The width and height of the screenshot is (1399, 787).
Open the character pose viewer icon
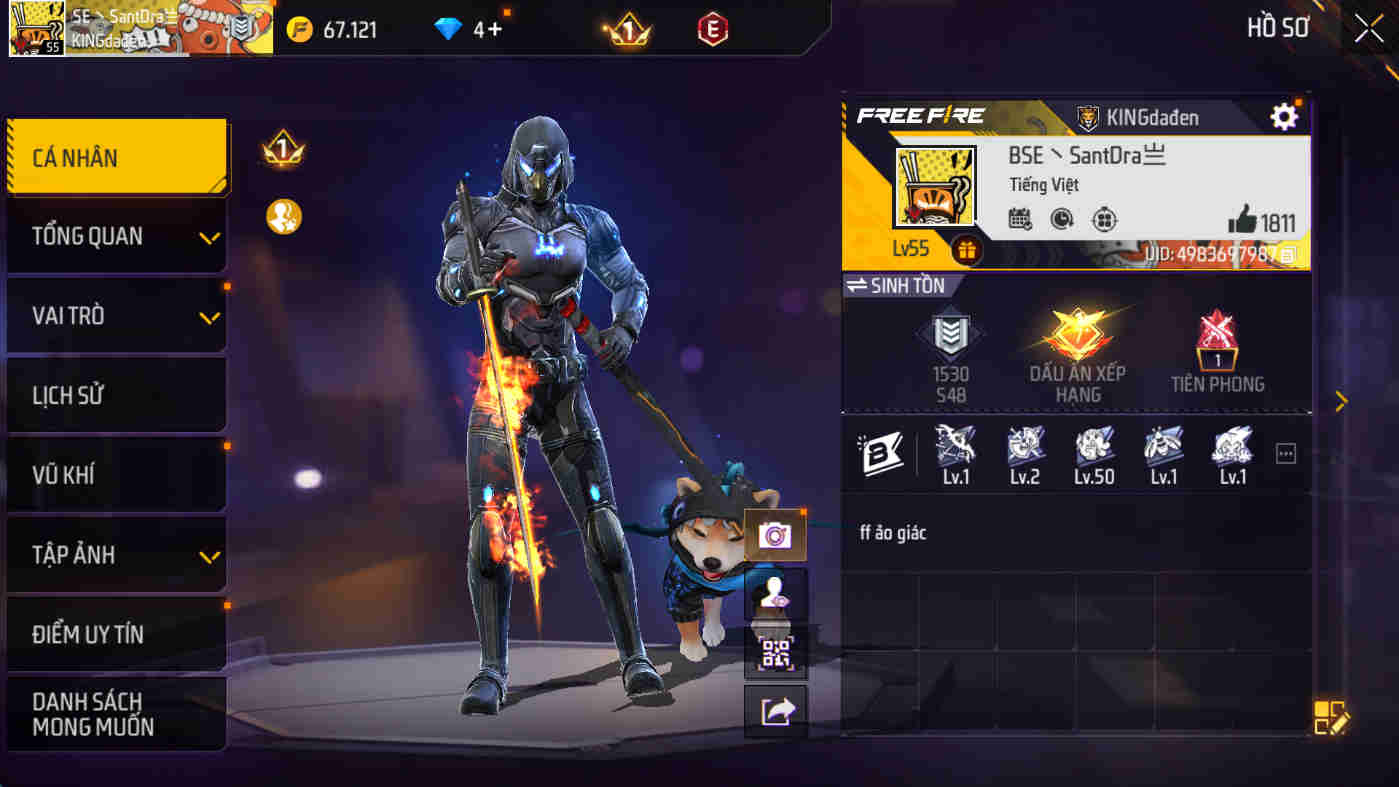point(775,594)
